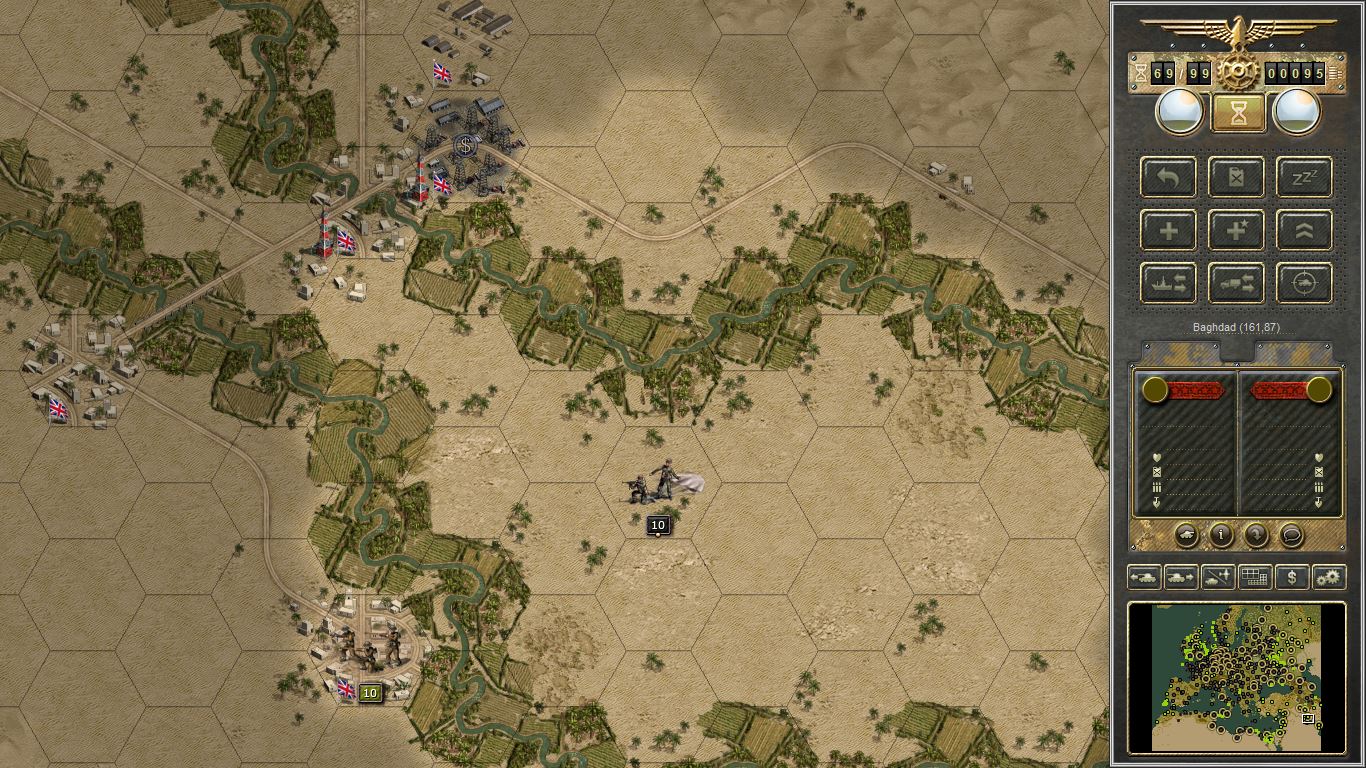Put the selected unit to sleep with Zzz
This screenshot has height=768, width=1366.
click(1303, 177)
